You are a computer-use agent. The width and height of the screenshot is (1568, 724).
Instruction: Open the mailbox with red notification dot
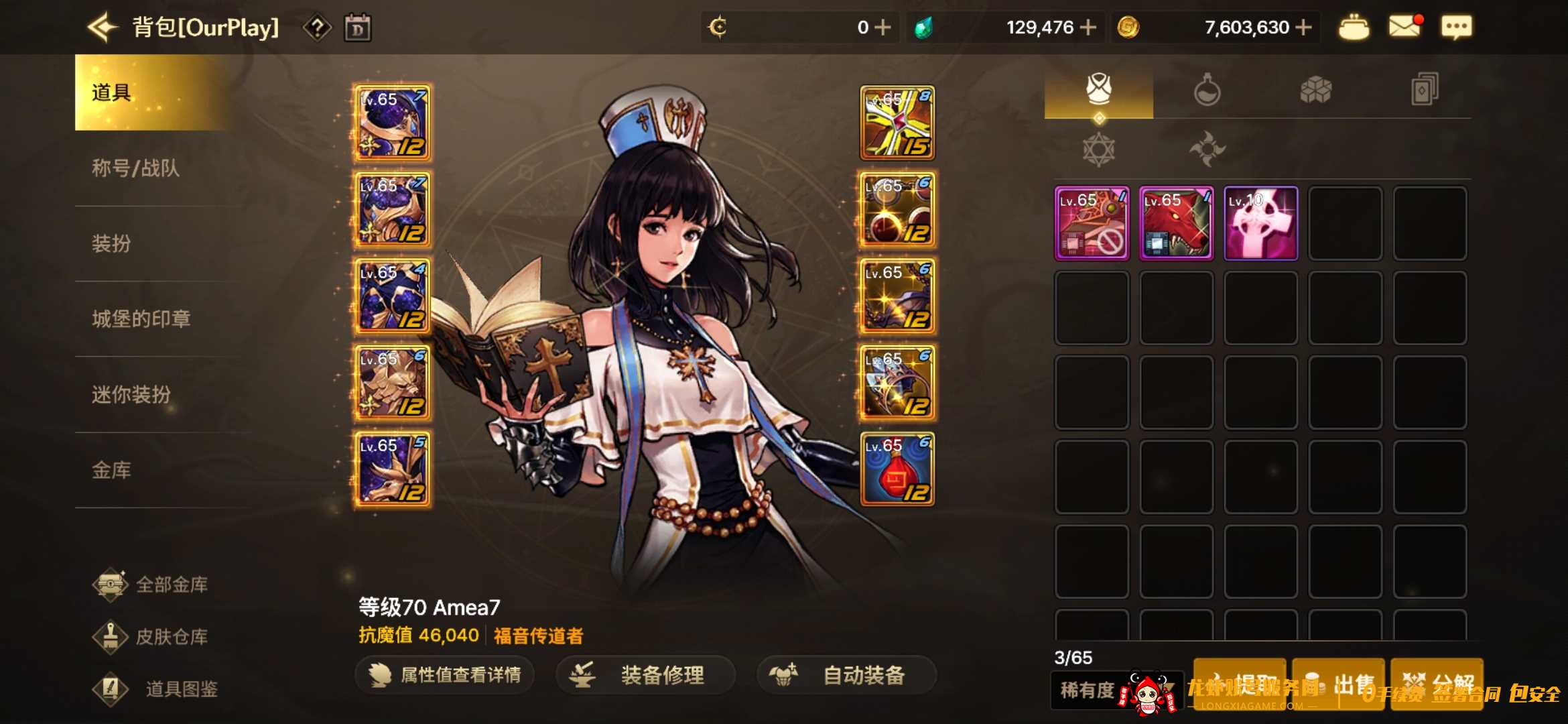pos(1404,27)
